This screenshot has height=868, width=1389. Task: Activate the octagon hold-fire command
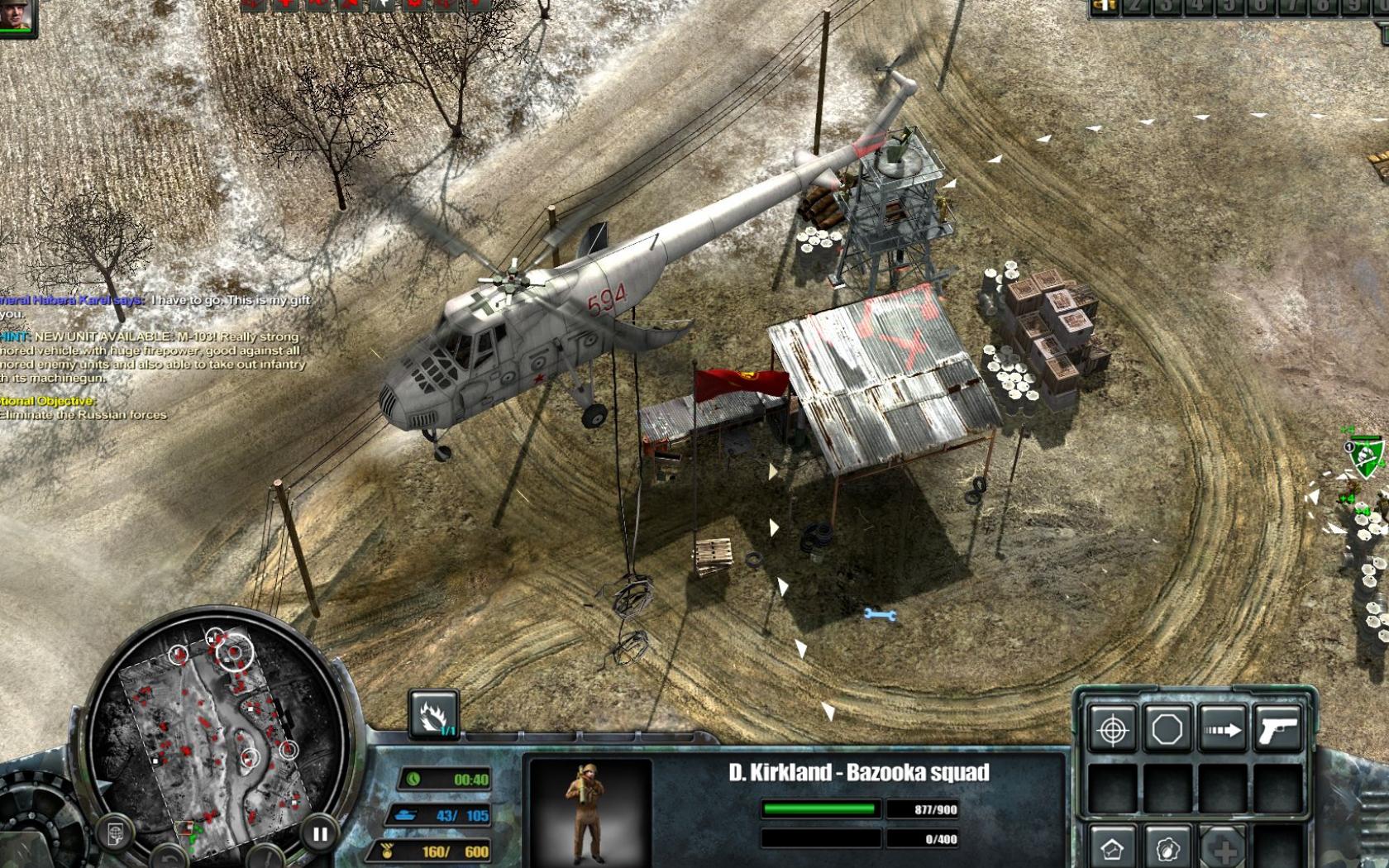pos(1167,728)
